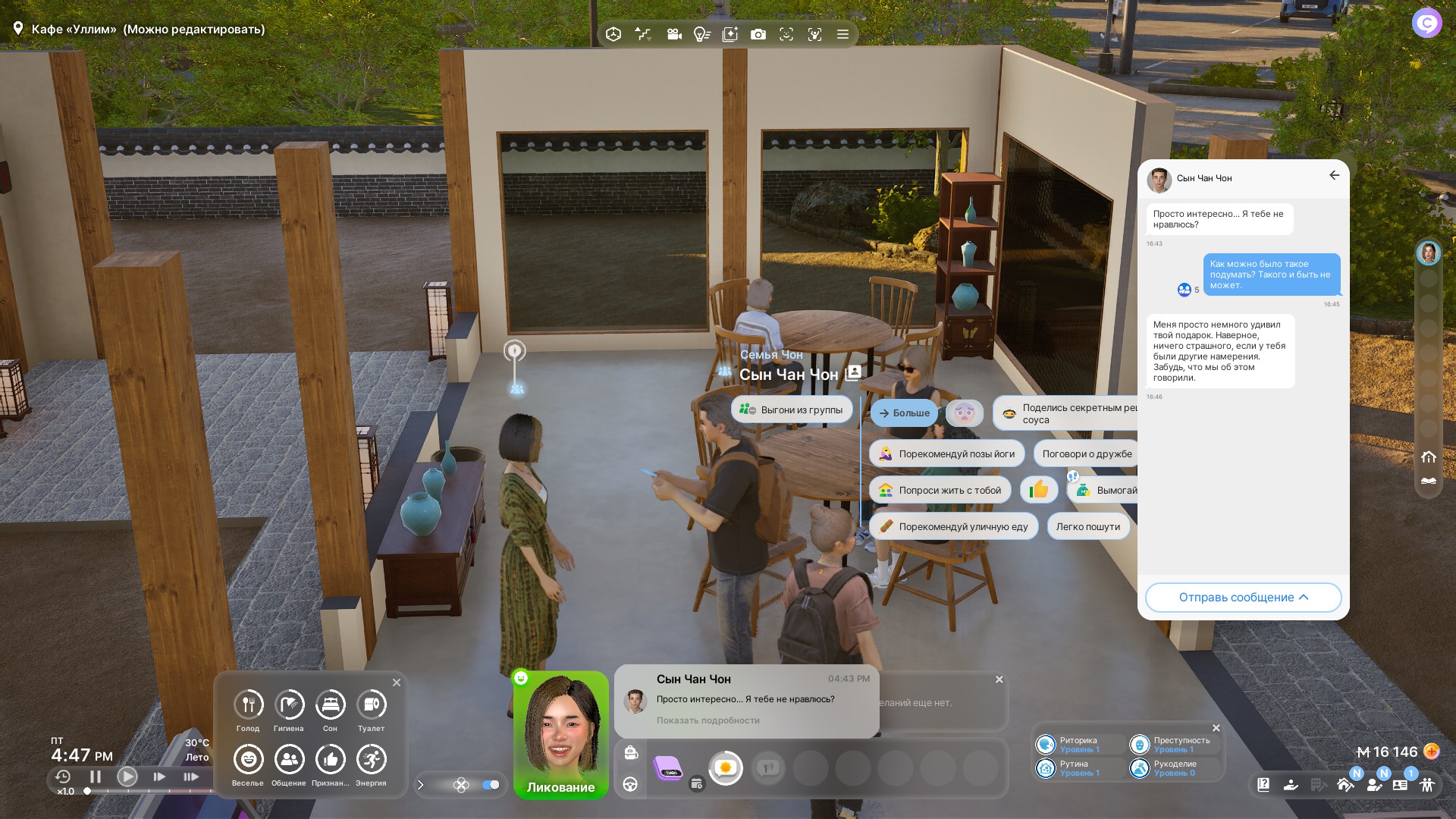The height and width of the screenshot is (819, 1456).
Task: Open the 'Отправь сообщение' message dropdown
Action: pos(1243,598)
